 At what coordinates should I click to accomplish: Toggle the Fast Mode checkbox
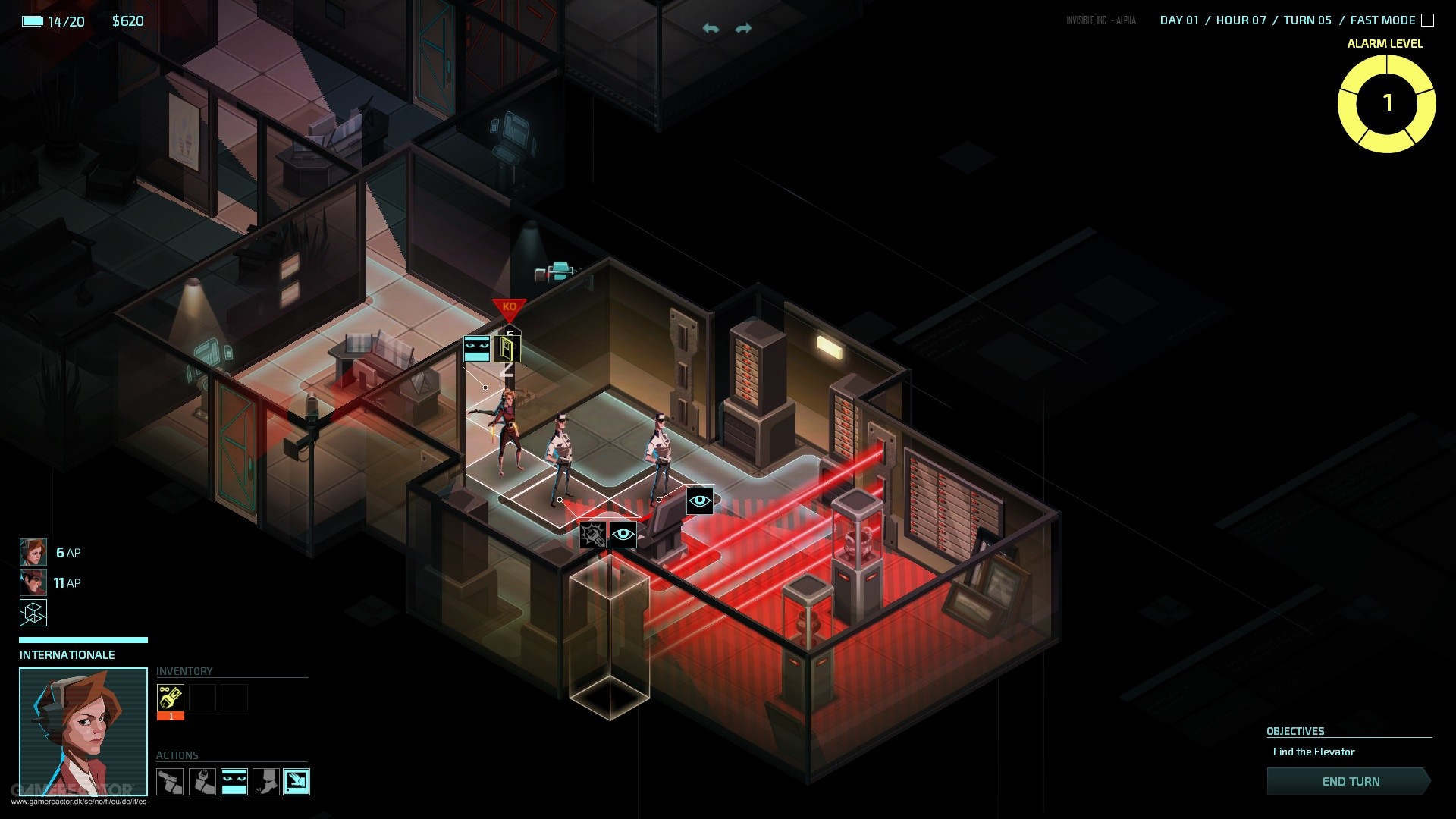(x=1427, y=20)
